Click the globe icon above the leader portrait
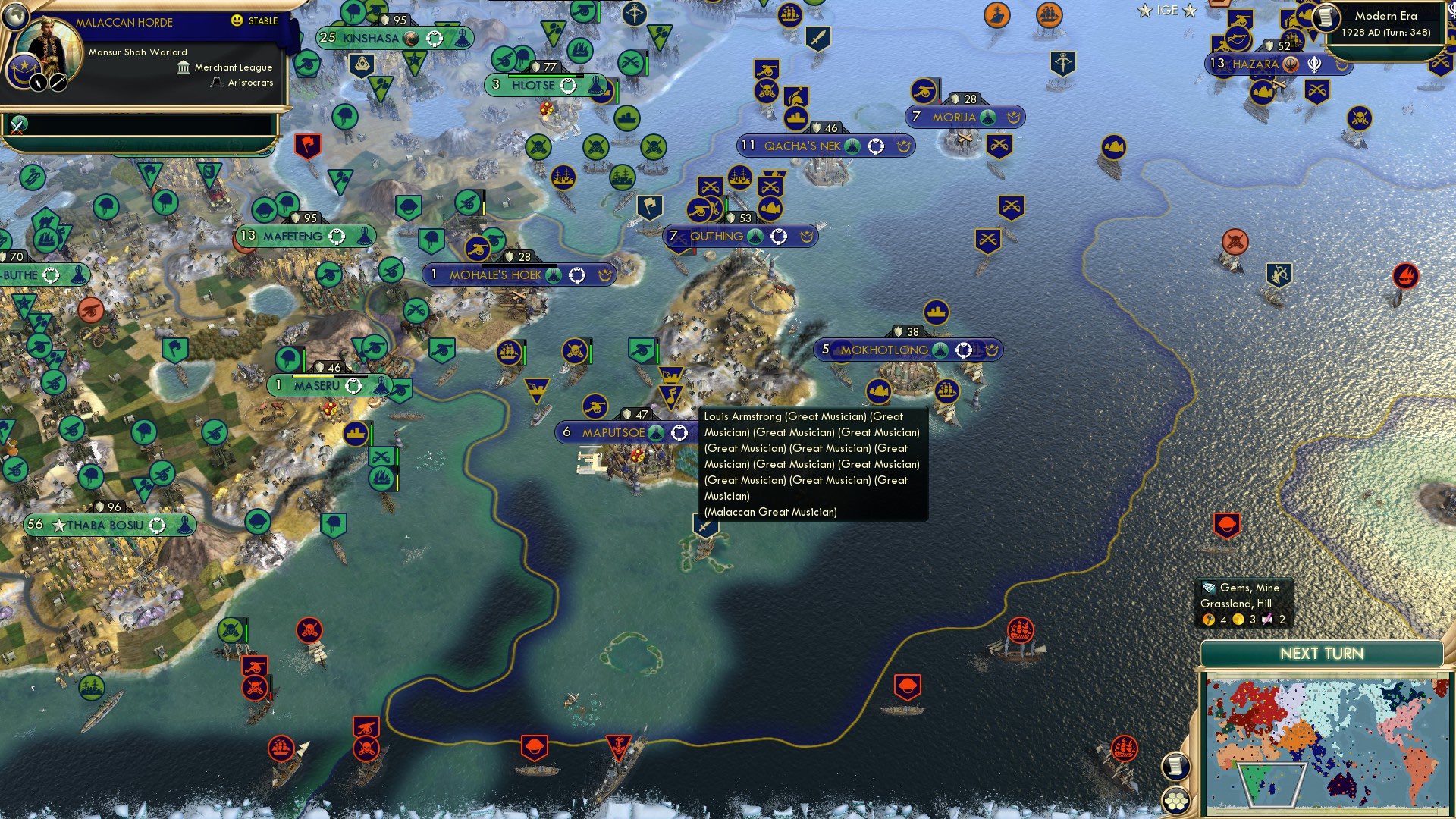 point(15,15)
